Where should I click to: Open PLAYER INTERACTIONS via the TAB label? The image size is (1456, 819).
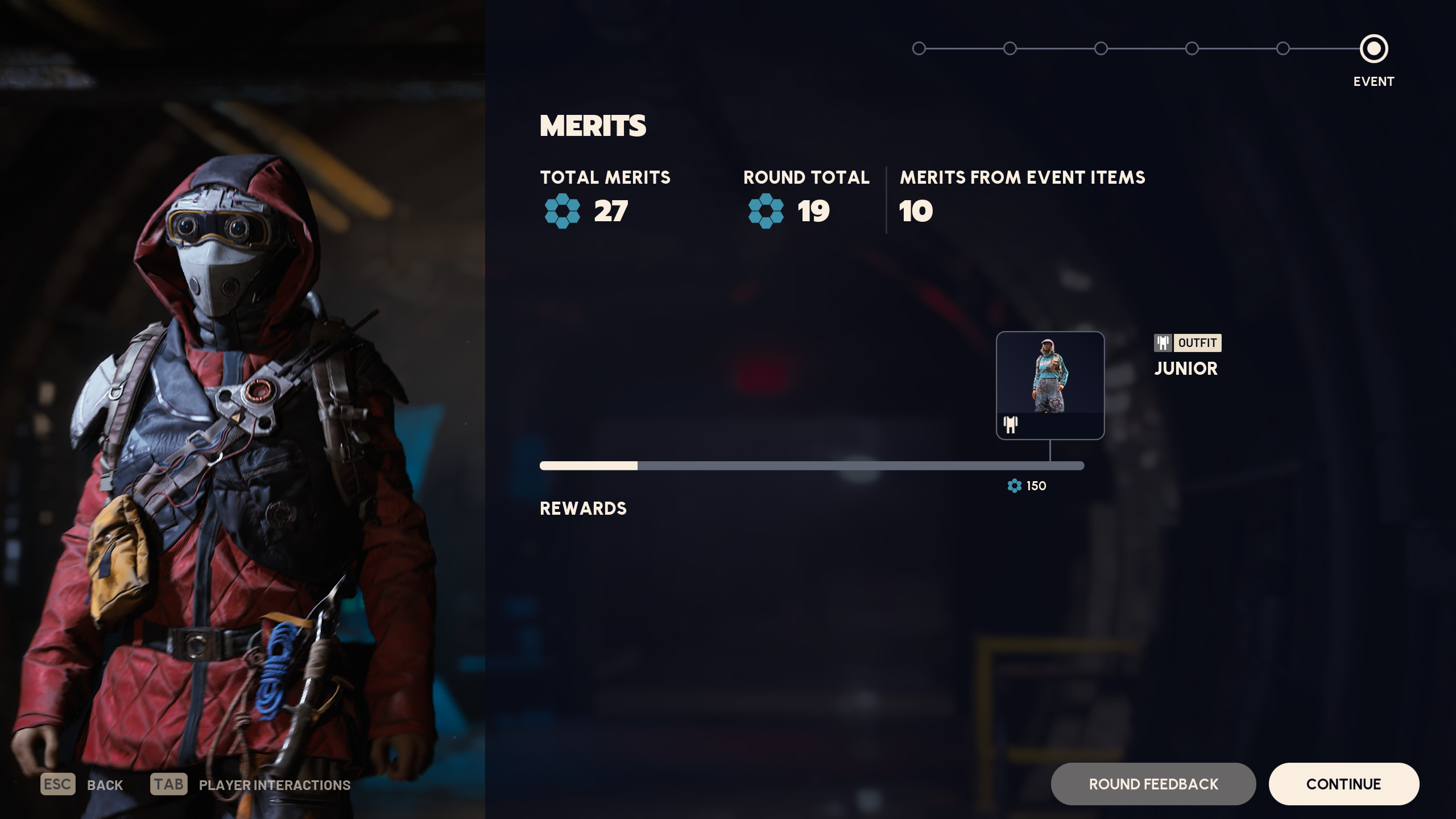169,784
